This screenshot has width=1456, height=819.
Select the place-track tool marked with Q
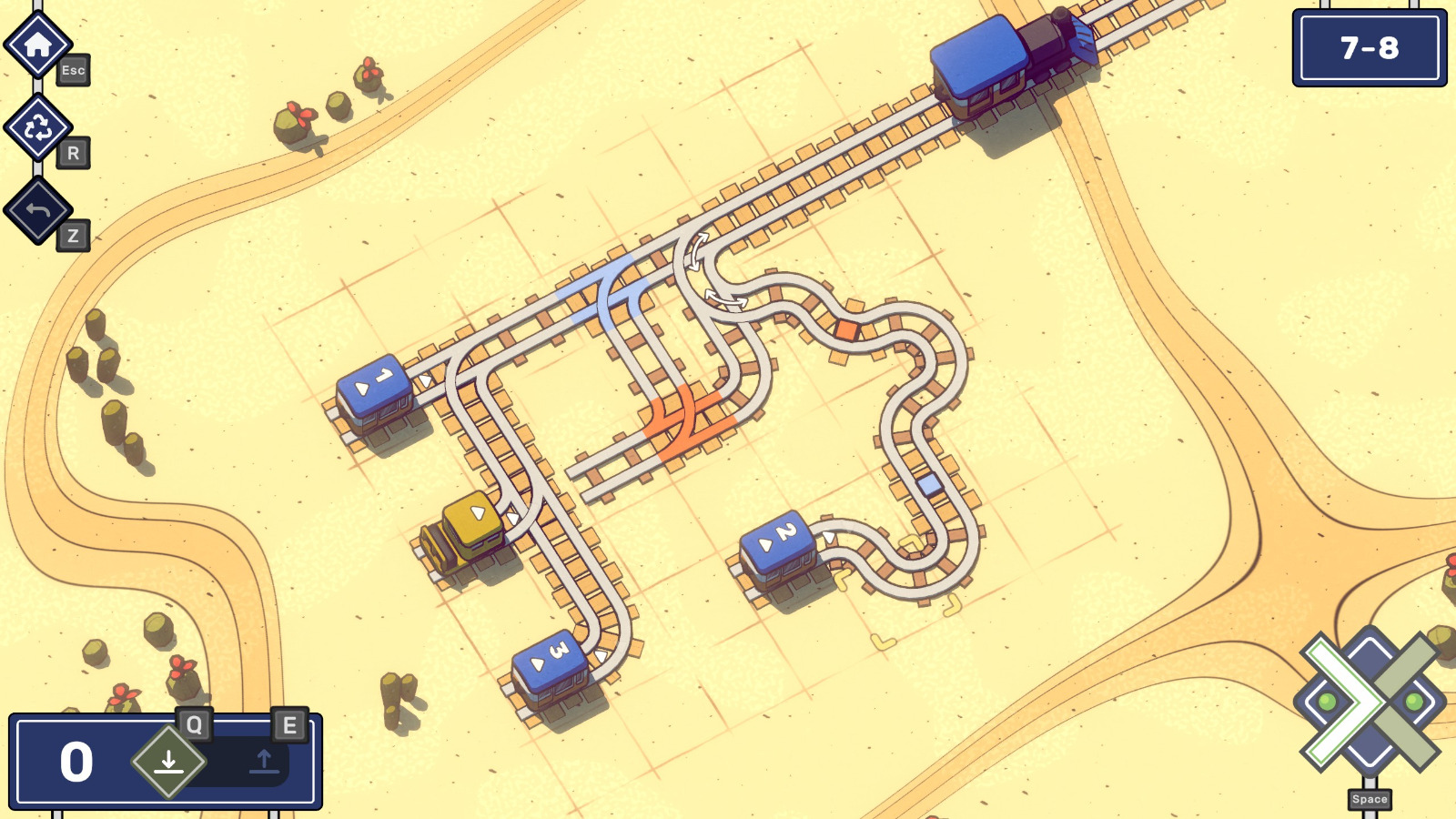(168, 759)
